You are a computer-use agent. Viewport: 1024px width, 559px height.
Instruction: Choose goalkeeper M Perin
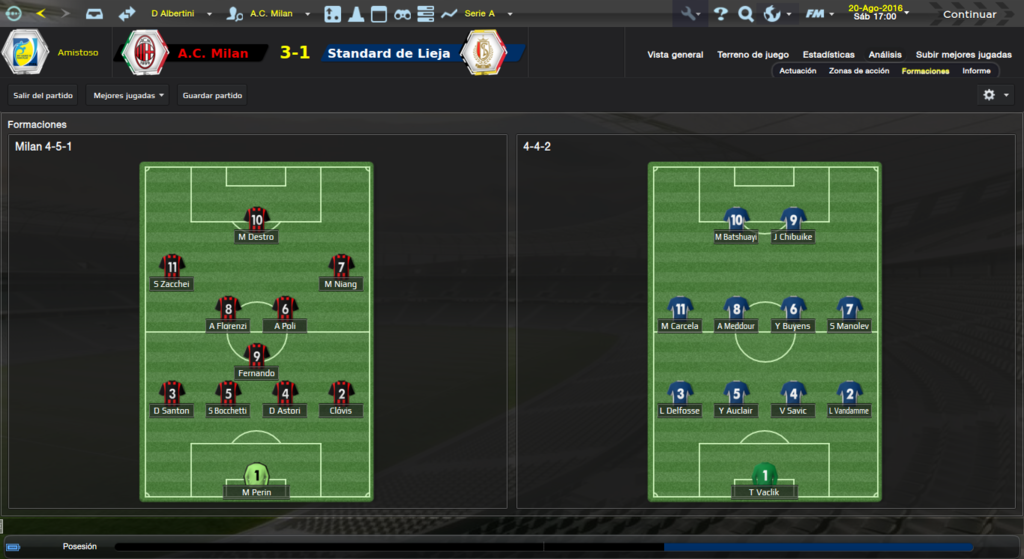coord(257,480)
